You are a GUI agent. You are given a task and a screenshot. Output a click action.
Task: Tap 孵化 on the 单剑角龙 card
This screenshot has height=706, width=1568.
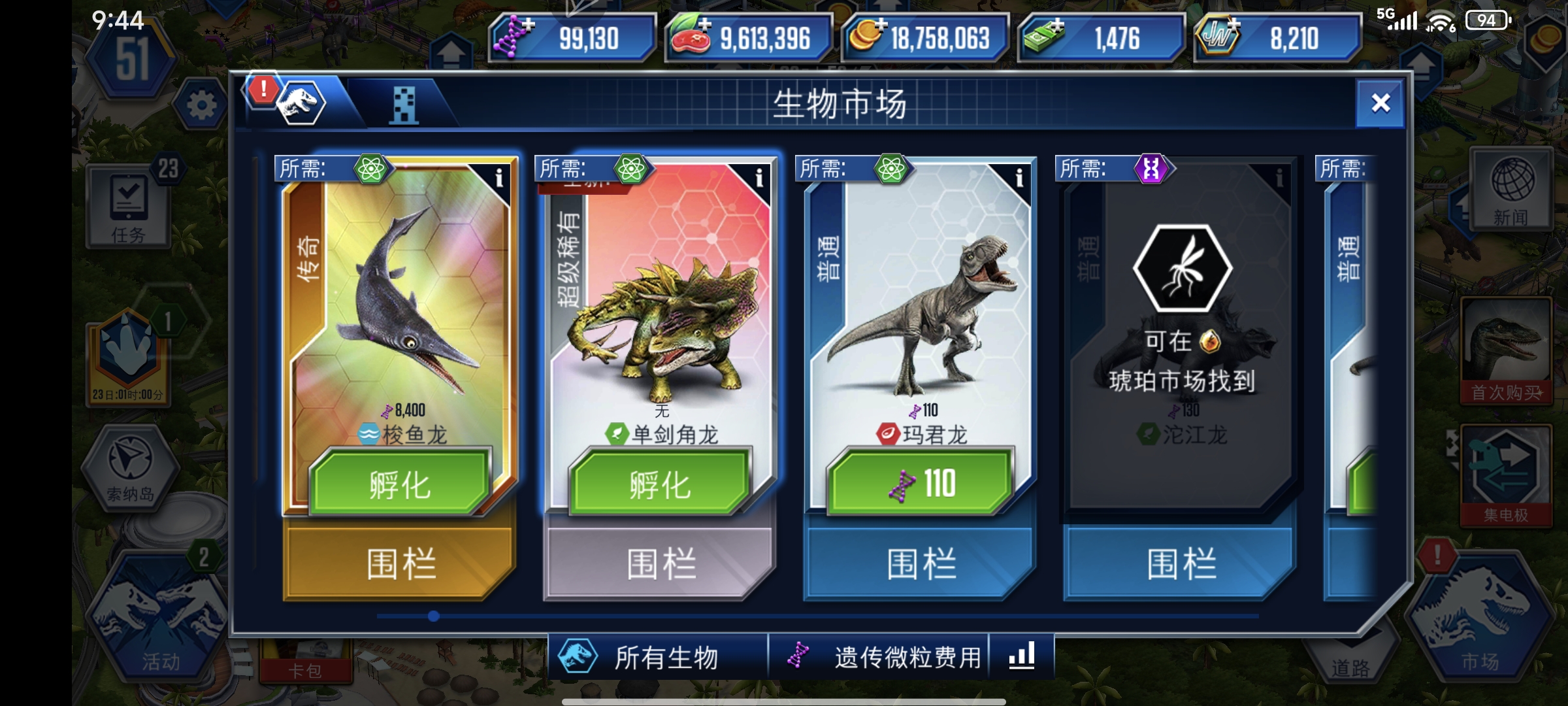660,486
